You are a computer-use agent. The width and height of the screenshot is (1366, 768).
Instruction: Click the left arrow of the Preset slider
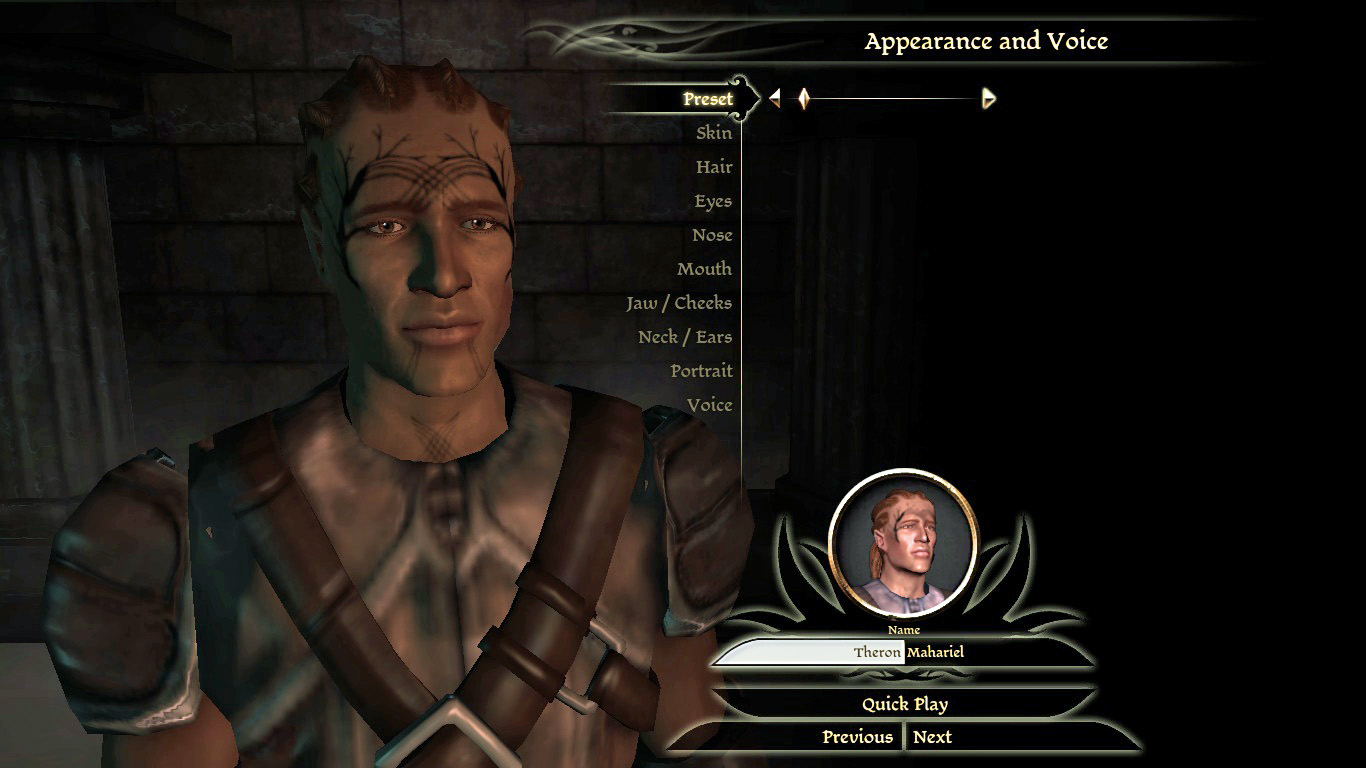775,98
